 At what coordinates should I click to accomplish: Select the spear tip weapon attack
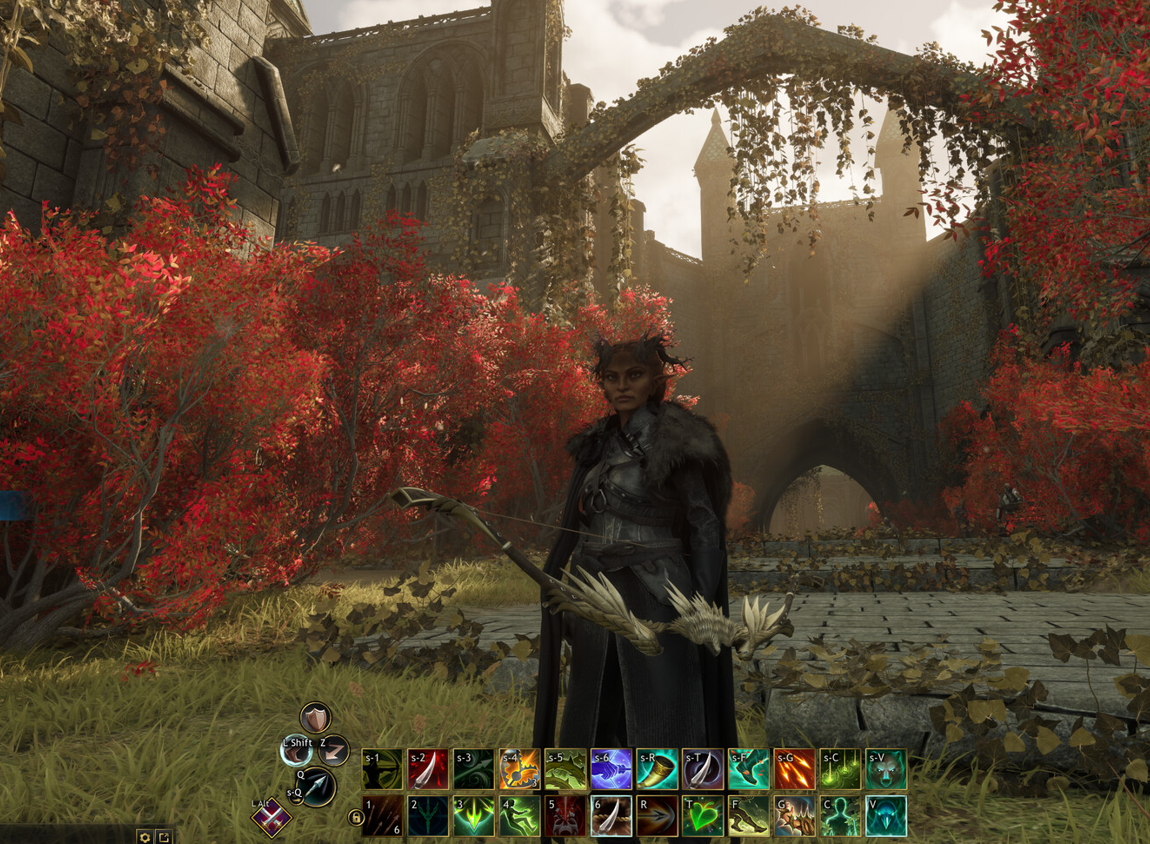pyautogui.click(x=318, y=786)
